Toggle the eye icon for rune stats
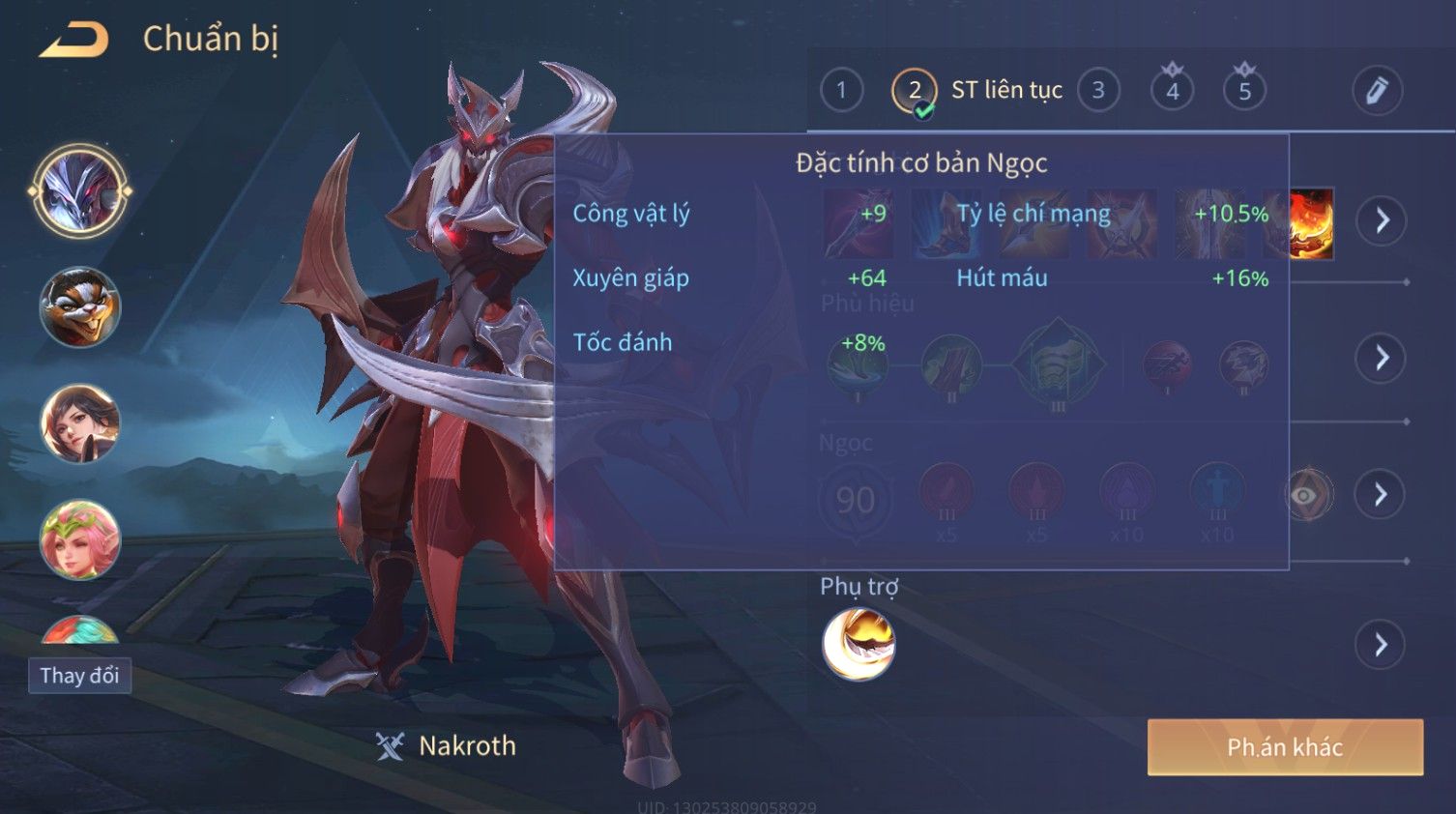 coord(1306,496)
